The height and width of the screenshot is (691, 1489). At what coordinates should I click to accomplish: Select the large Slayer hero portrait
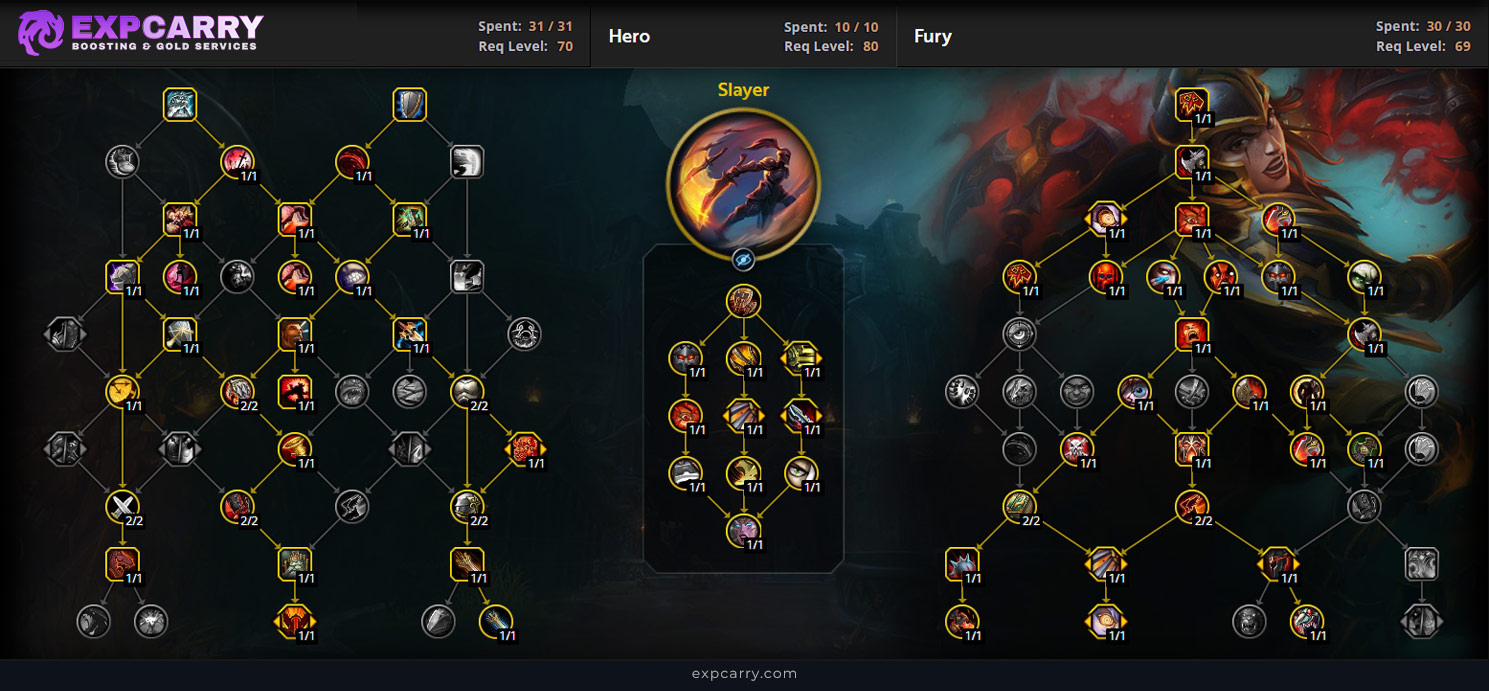tap(743, 183)
